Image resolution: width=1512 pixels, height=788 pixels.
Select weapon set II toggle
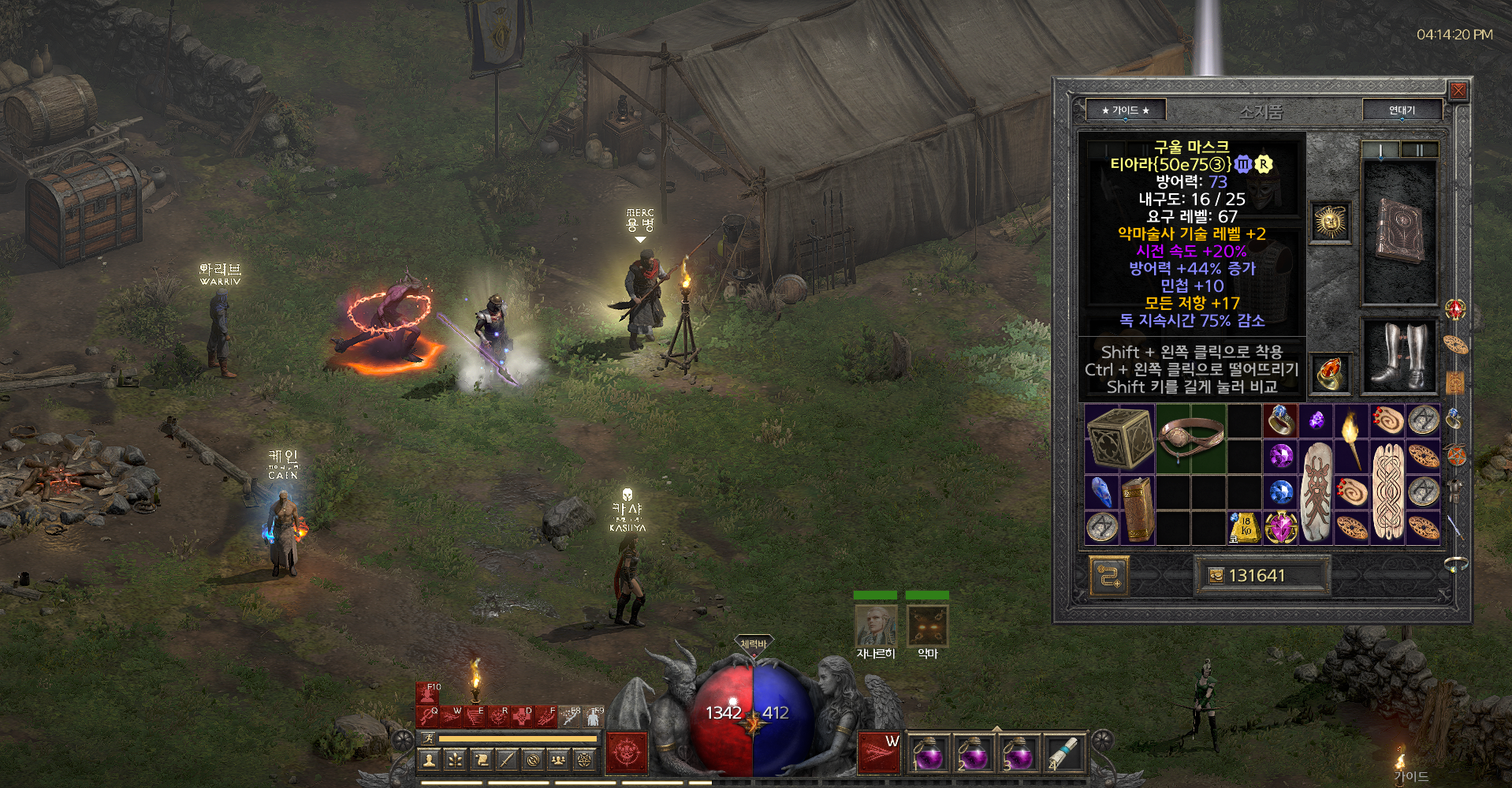pyautogui.click(x=1419, y=149)
